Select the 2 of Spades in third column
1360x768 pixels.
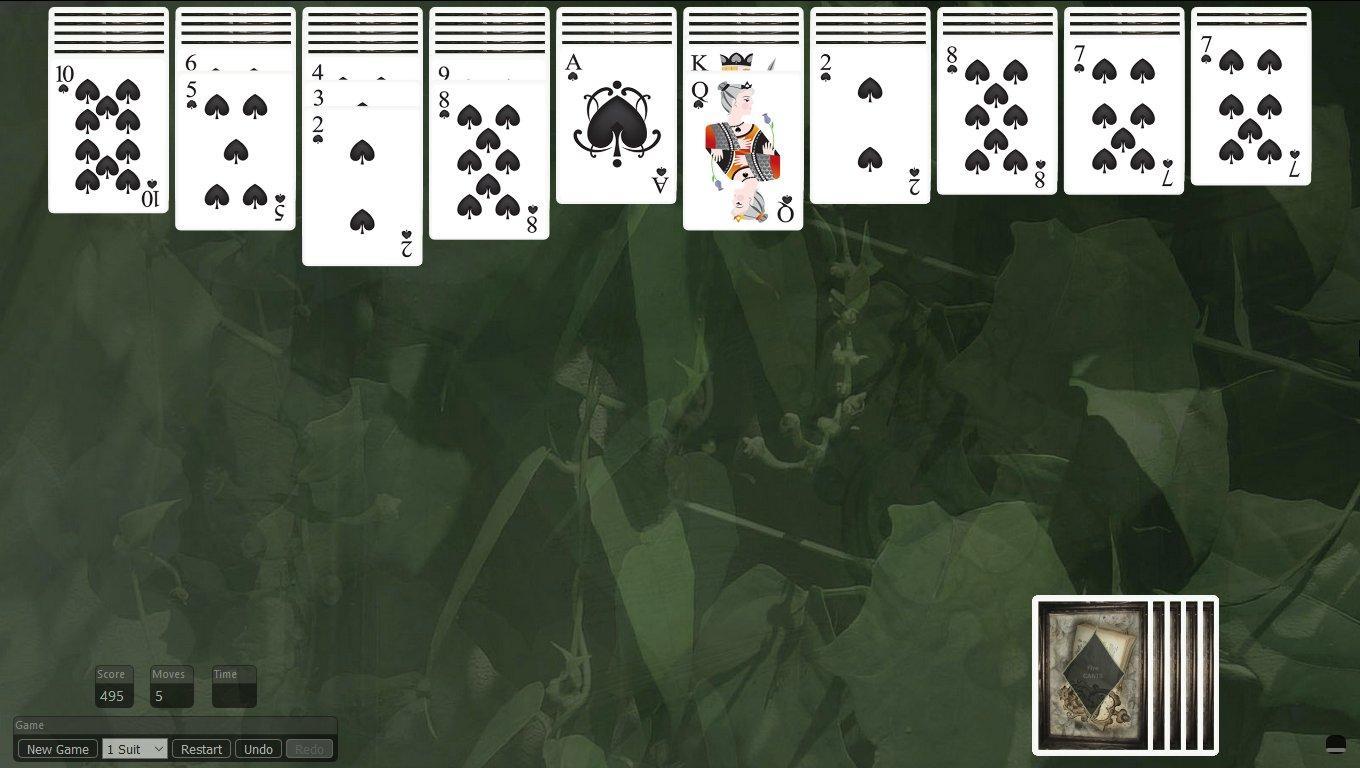click(361, 190)
